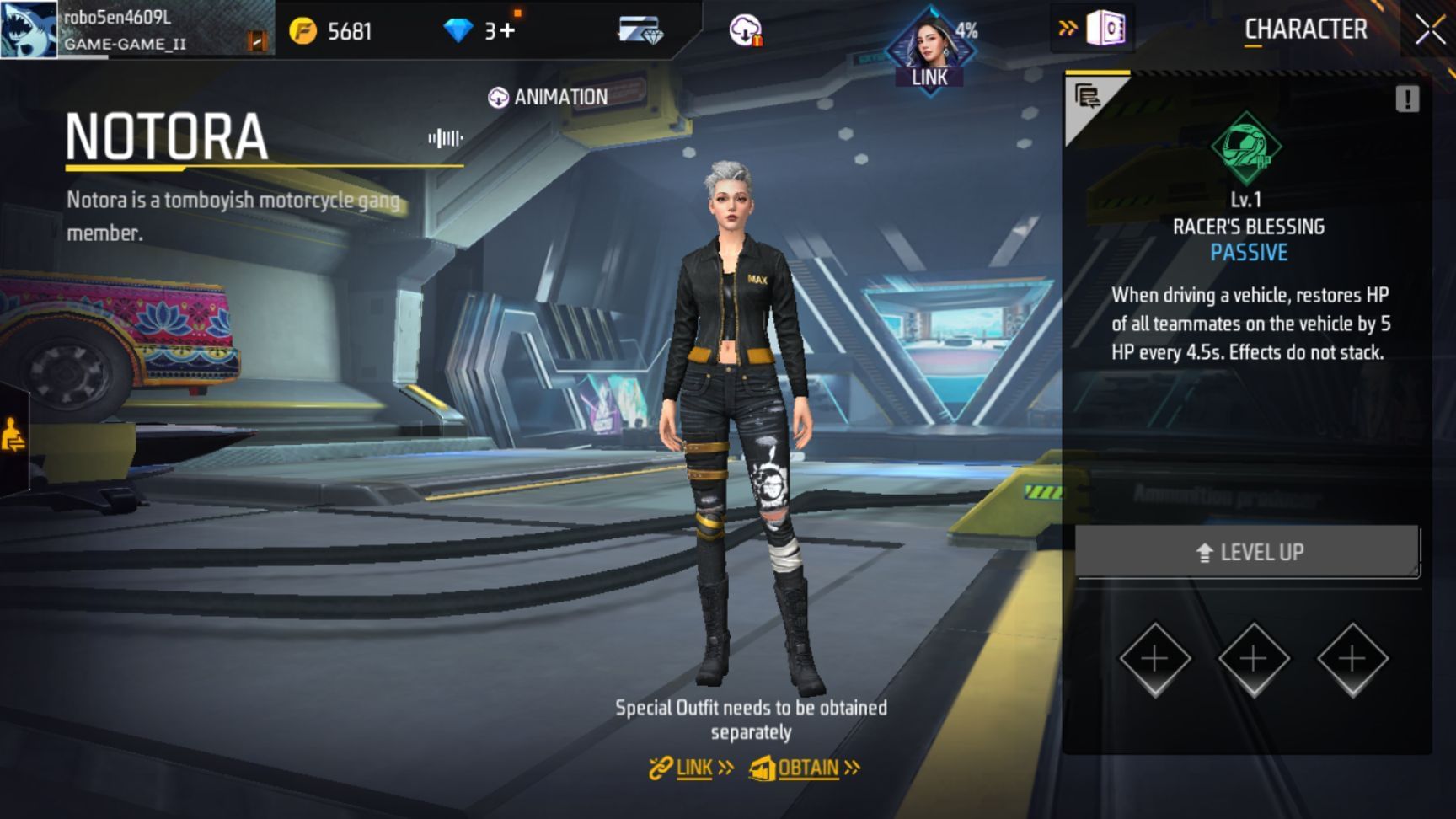Add more diamonds

click(x=507, y=31)
